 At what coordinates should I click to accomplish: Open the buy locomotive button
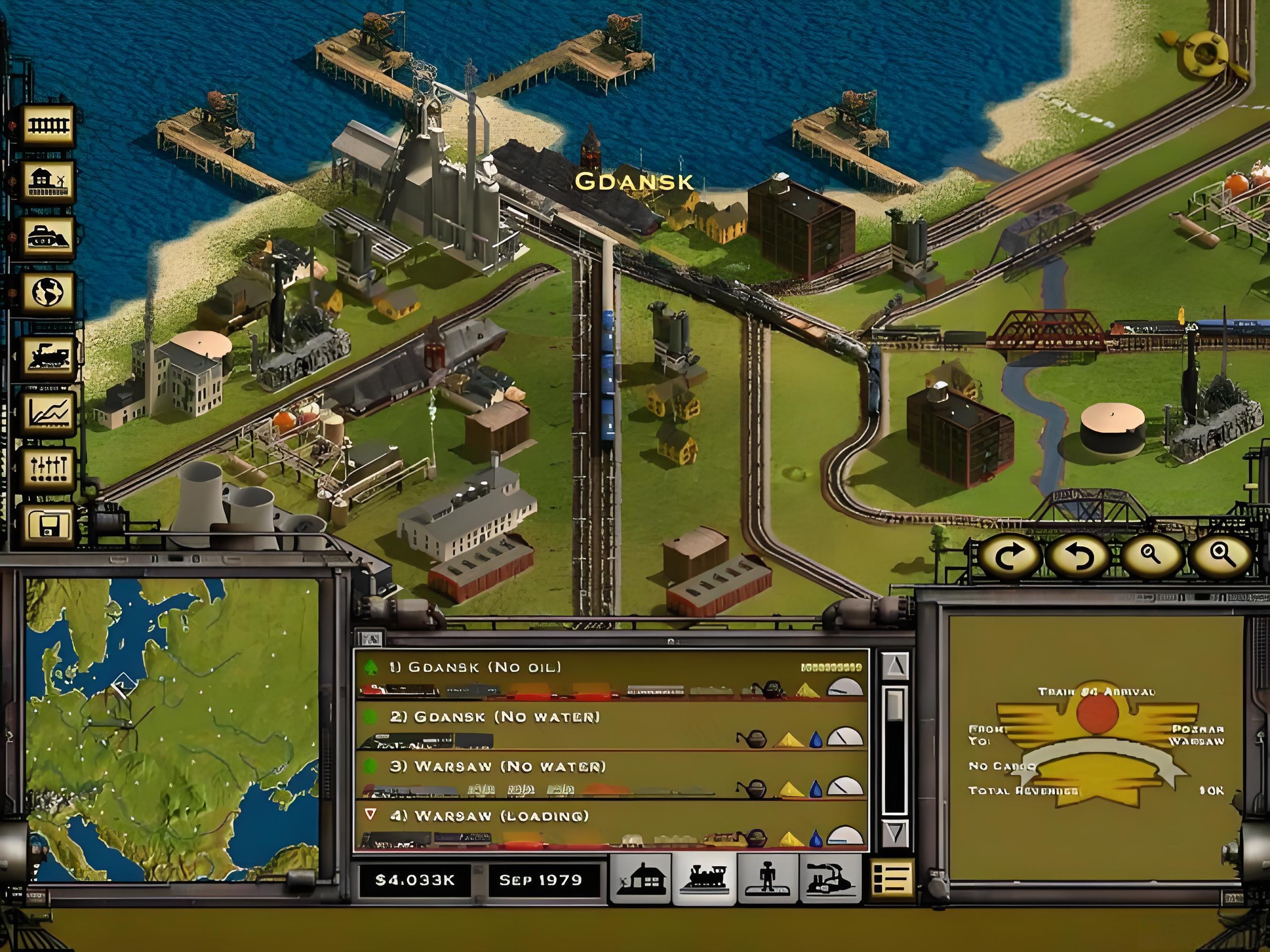pyautogui.click(x=49, y=357)
